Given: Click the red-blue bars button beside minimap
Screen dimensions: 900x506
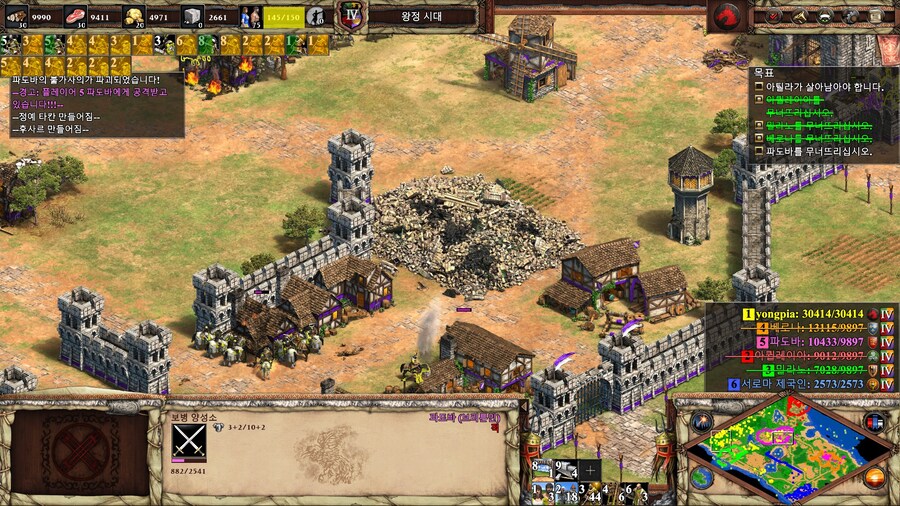Looking at the screenshot, I should point(875,421).
